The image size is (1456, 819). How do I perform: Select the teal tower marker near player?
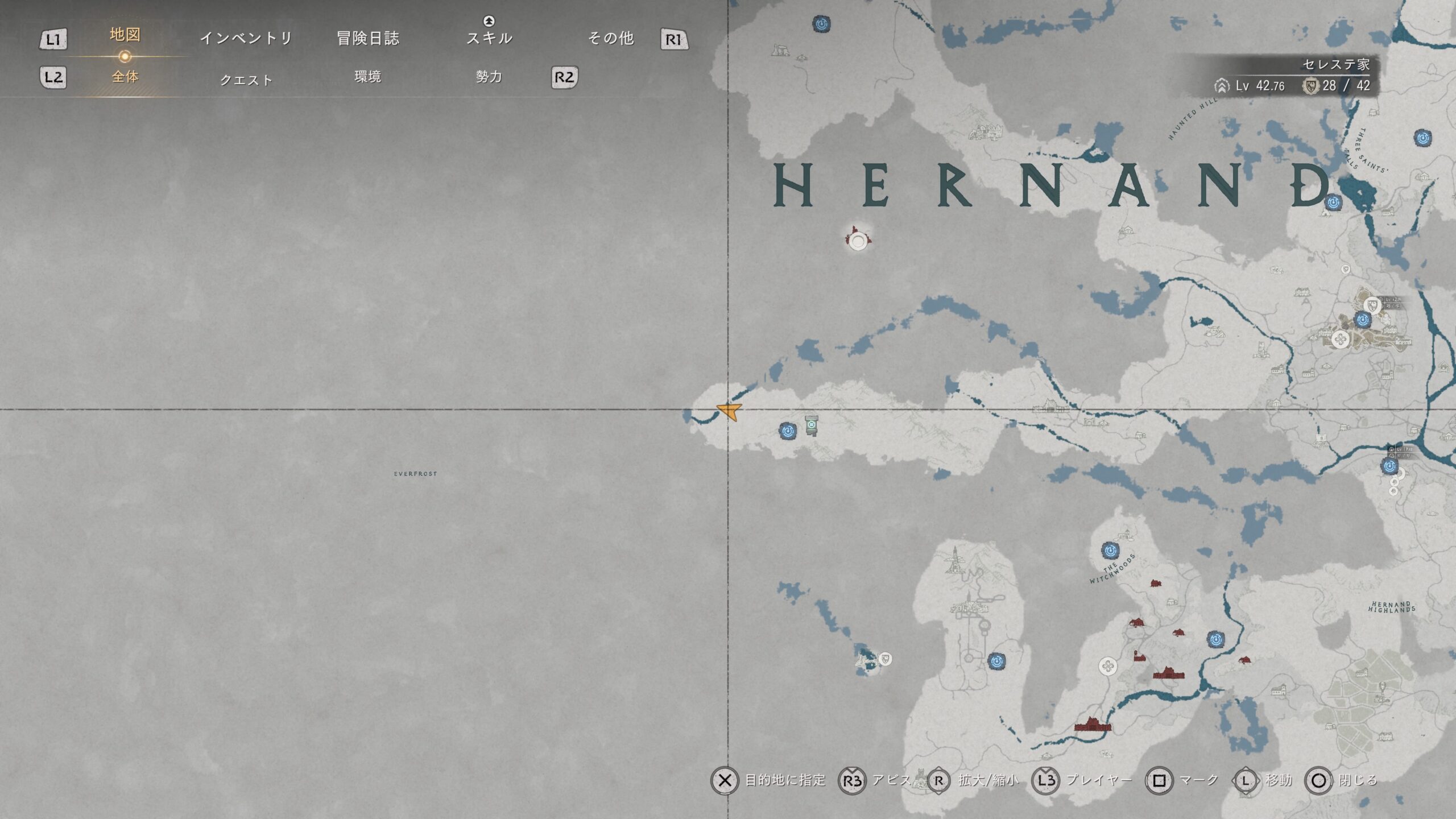812,425
